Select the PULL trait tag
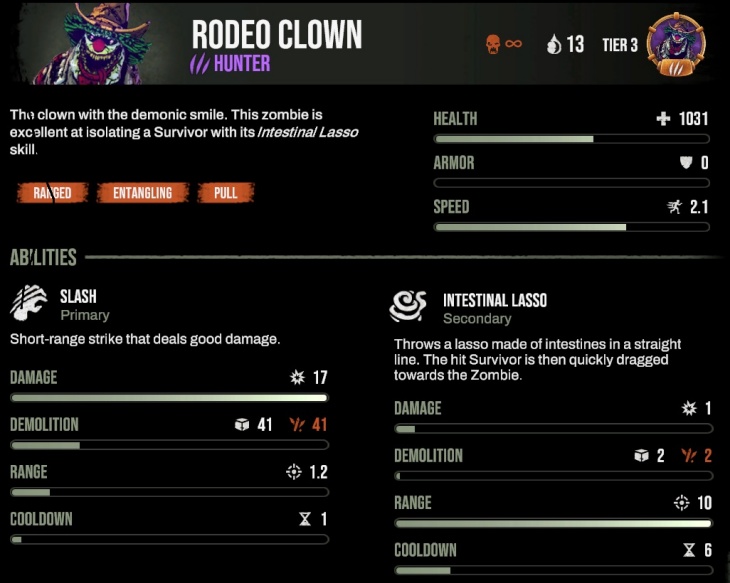The height and width of the screenshot is (583, 730). 226,193
